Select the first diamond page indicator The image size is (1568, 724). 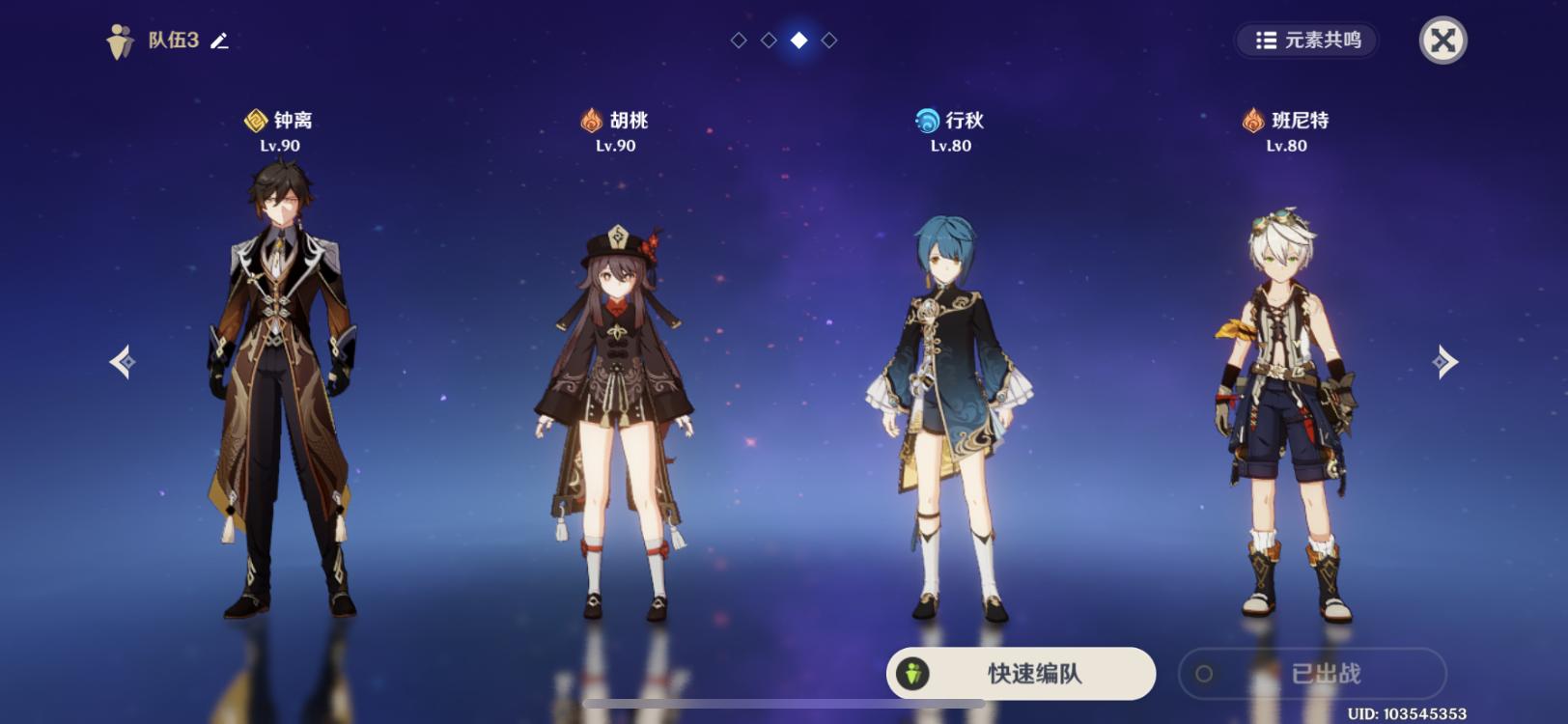(x=740, y=42)
